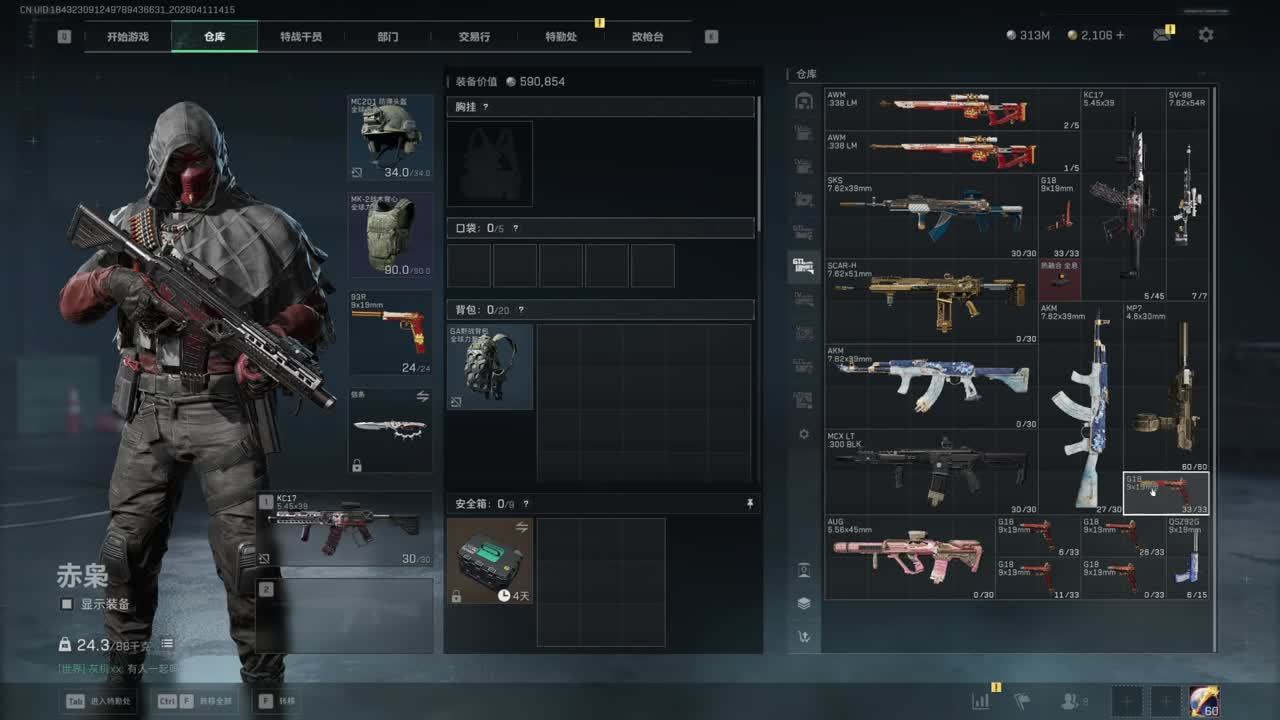1280x720 pixels.
Task: Select the equipped KC17 primary weapon slot
Action: click(345, 528)
